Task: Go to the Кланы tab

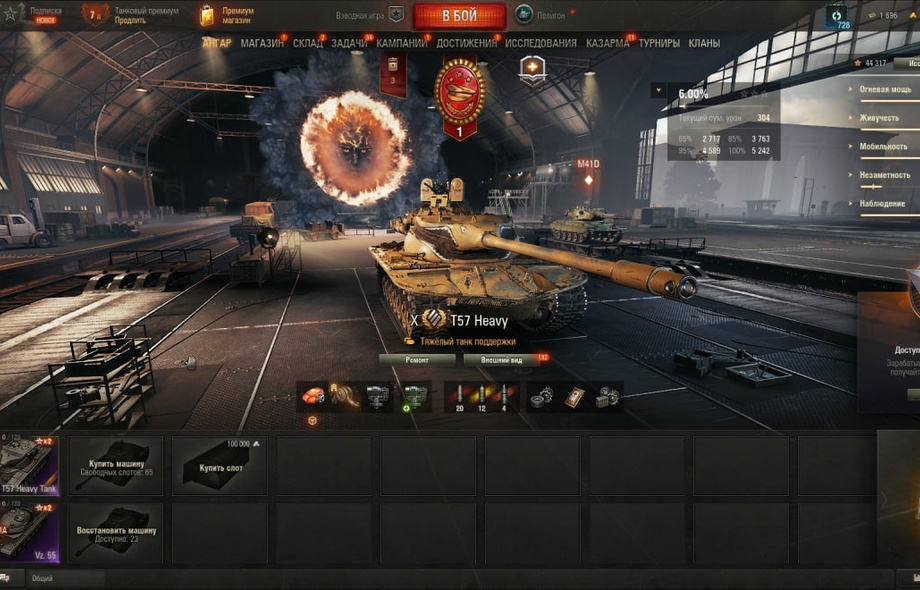Action: point(704,44)
